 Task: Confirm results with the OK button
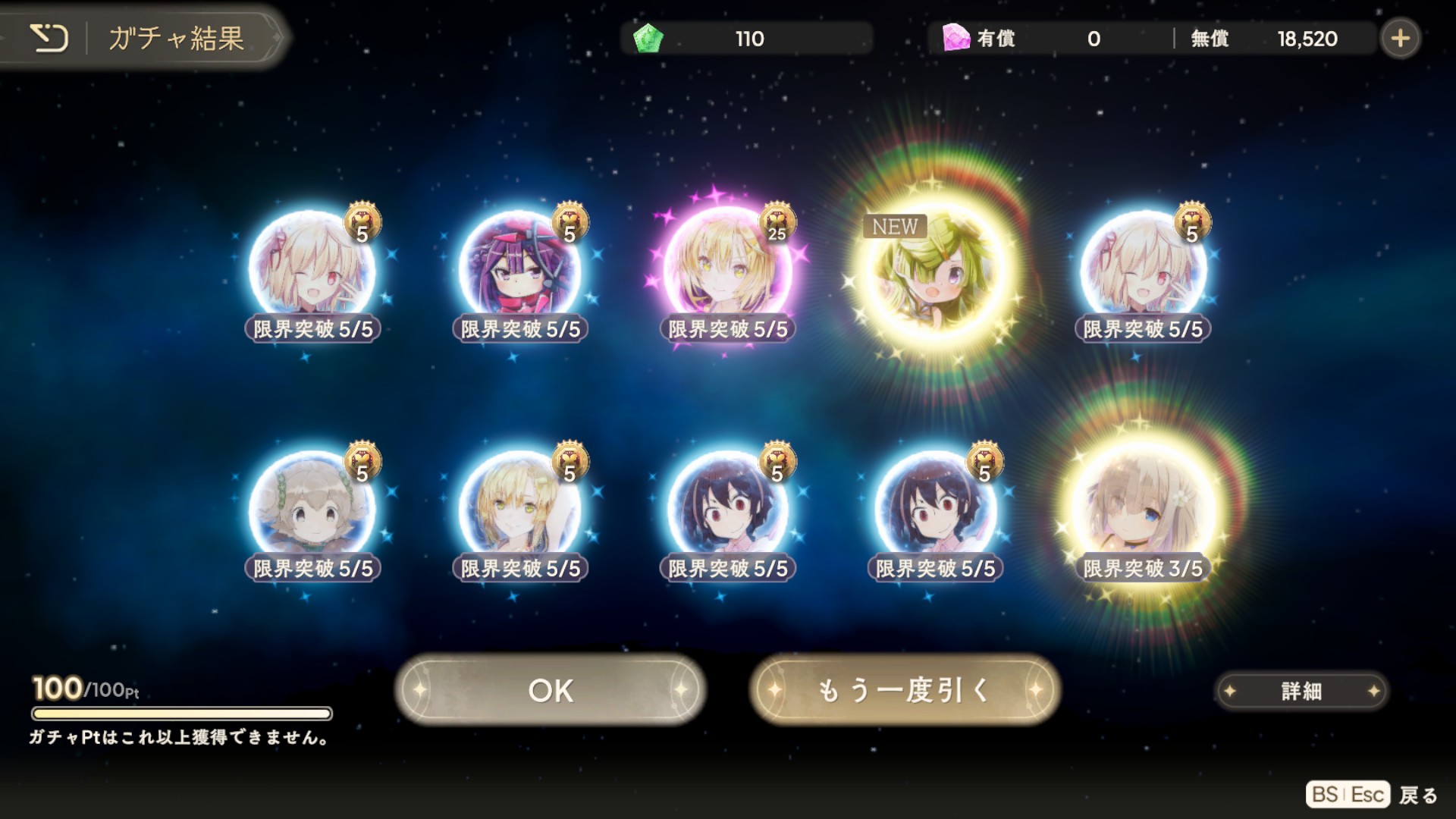[551, 690]
